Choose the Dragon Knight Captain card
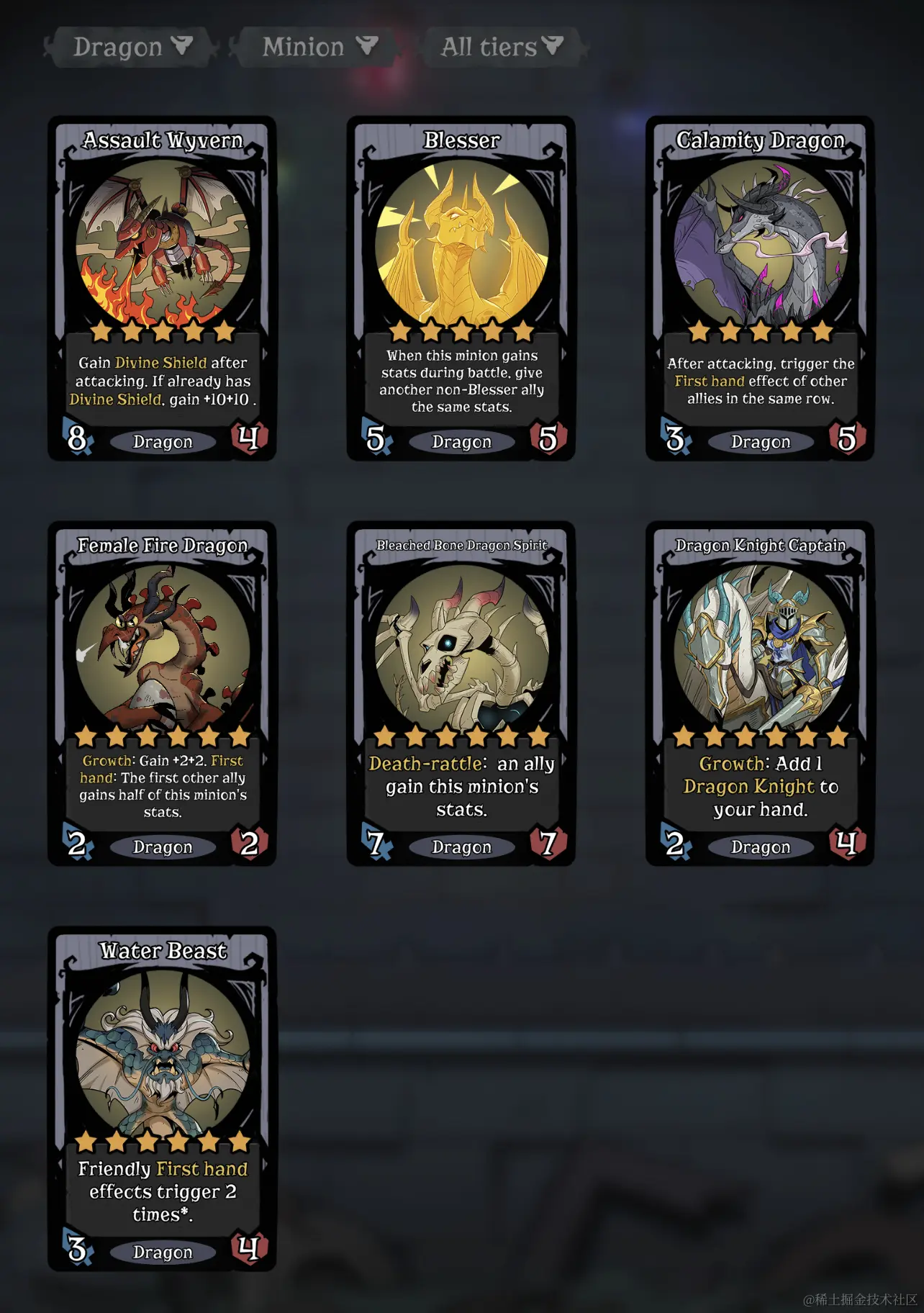924x1313 pixels. coord(760,693)
